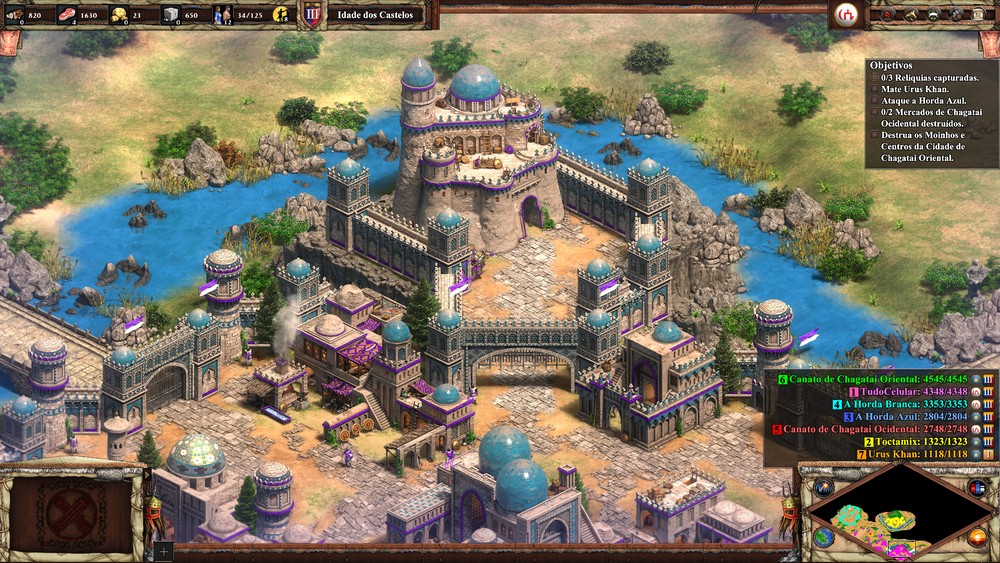Click the stone resource icon
Viewport: 1000px width, 563px height.
coord(171,15)
